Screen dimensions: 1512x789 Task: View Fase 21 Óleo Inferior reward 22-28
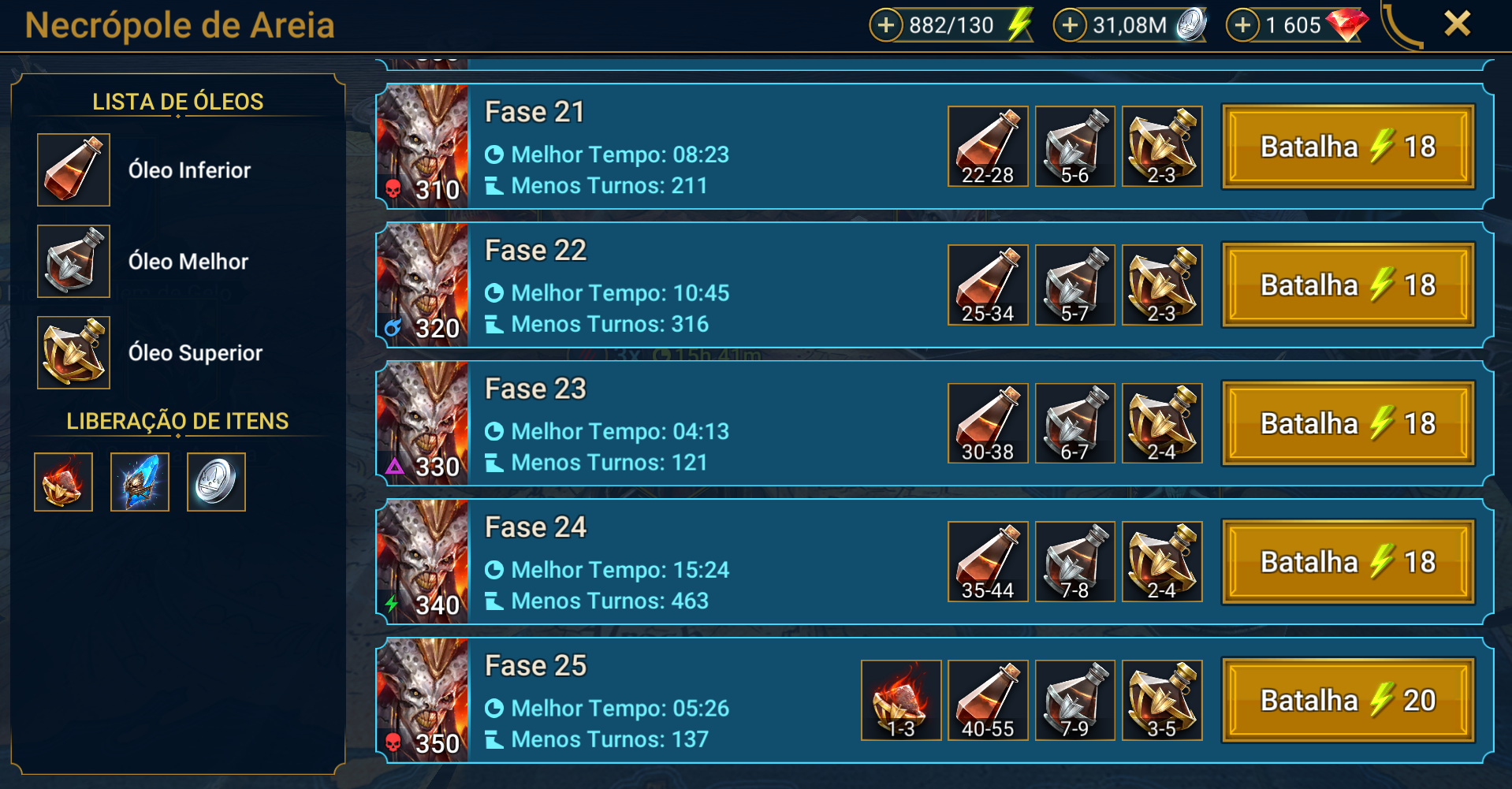tap(988, 147)
